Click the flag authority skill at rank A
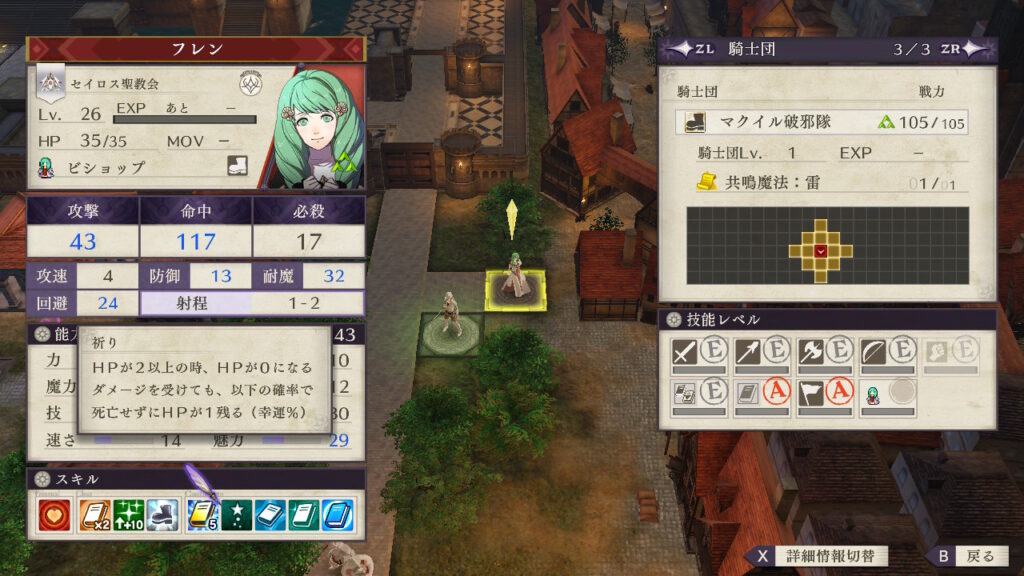This screenshot has width=1024, height=576. click(x=823, y=395)
